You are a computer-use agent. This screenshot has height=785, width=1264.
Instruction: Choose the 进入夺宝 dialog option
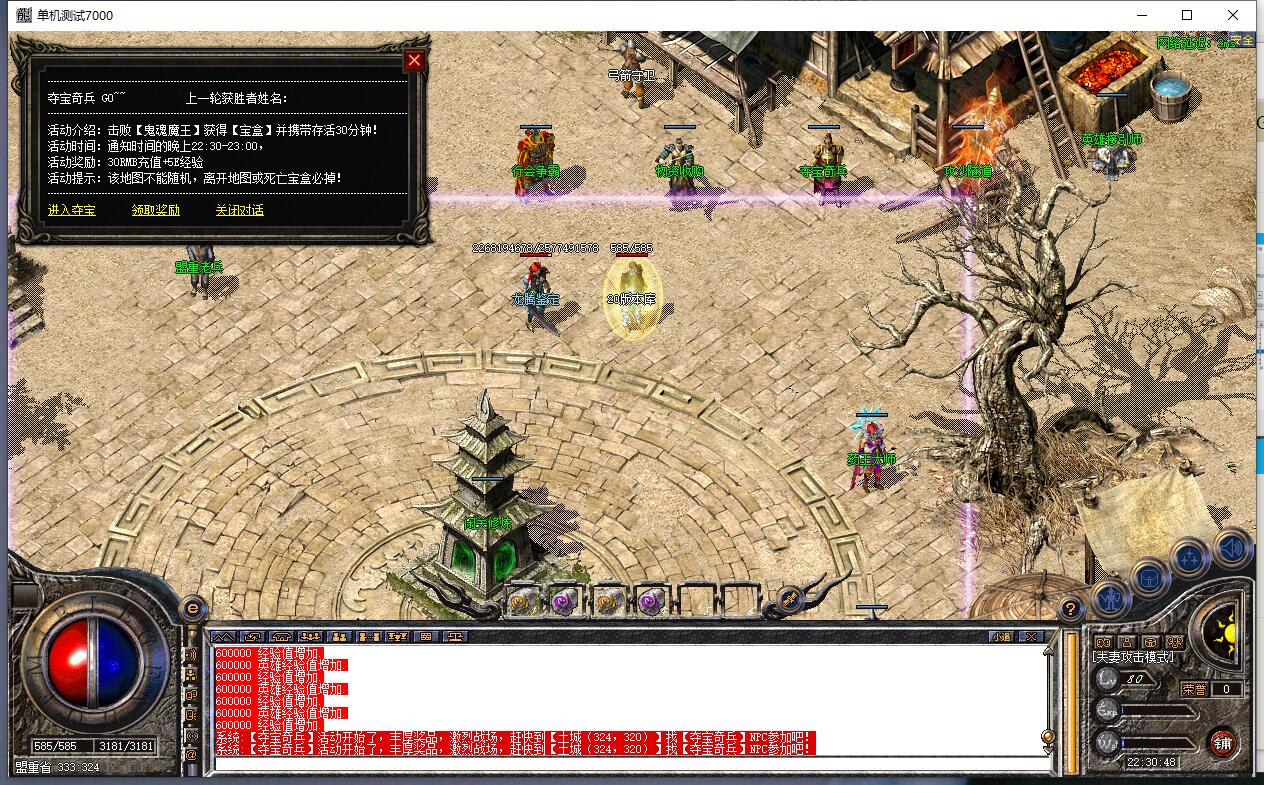pos(72,210)
